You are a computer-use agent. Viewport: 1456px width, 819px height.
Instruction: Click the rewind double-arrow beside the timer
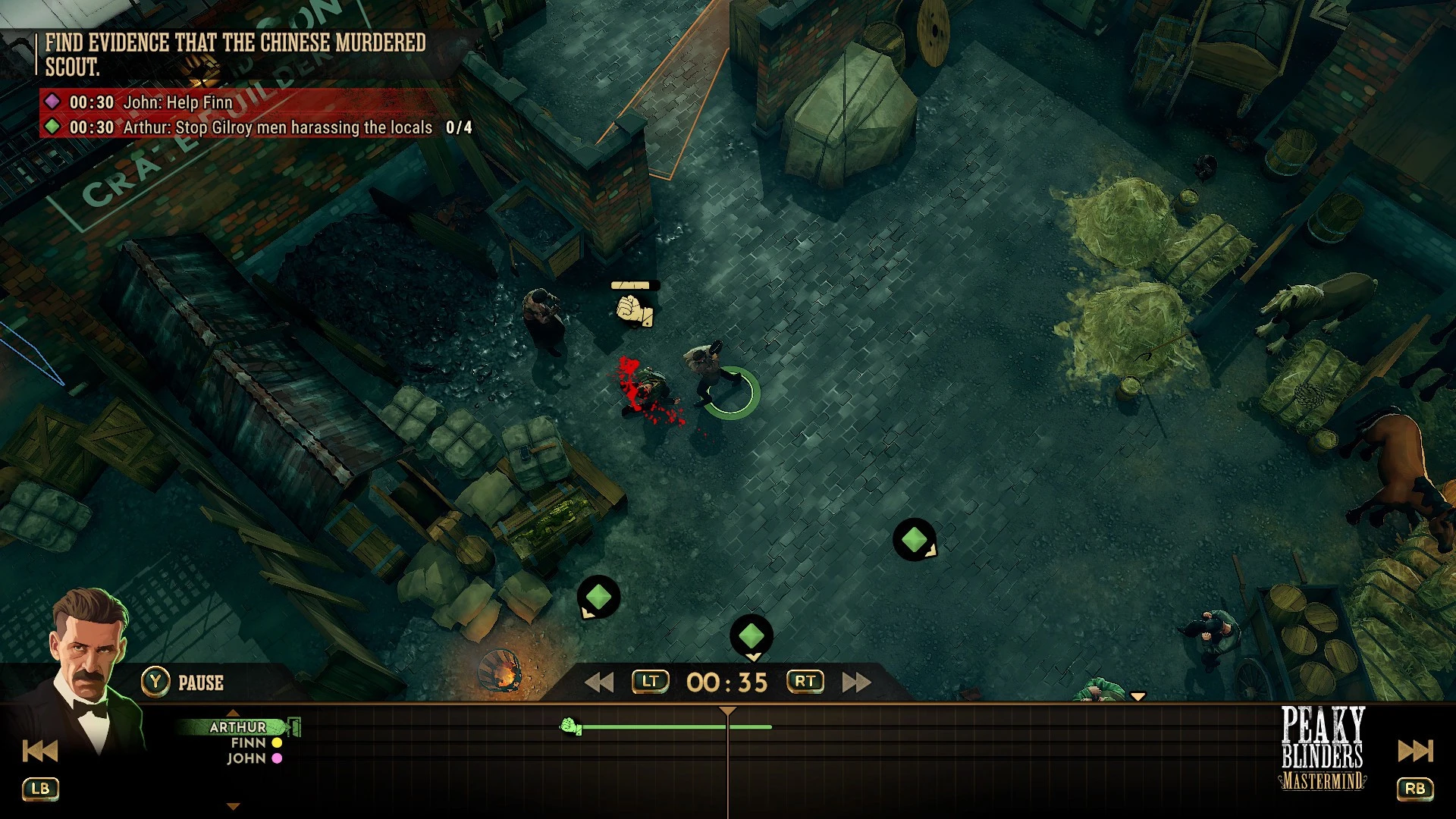[599, 682]
